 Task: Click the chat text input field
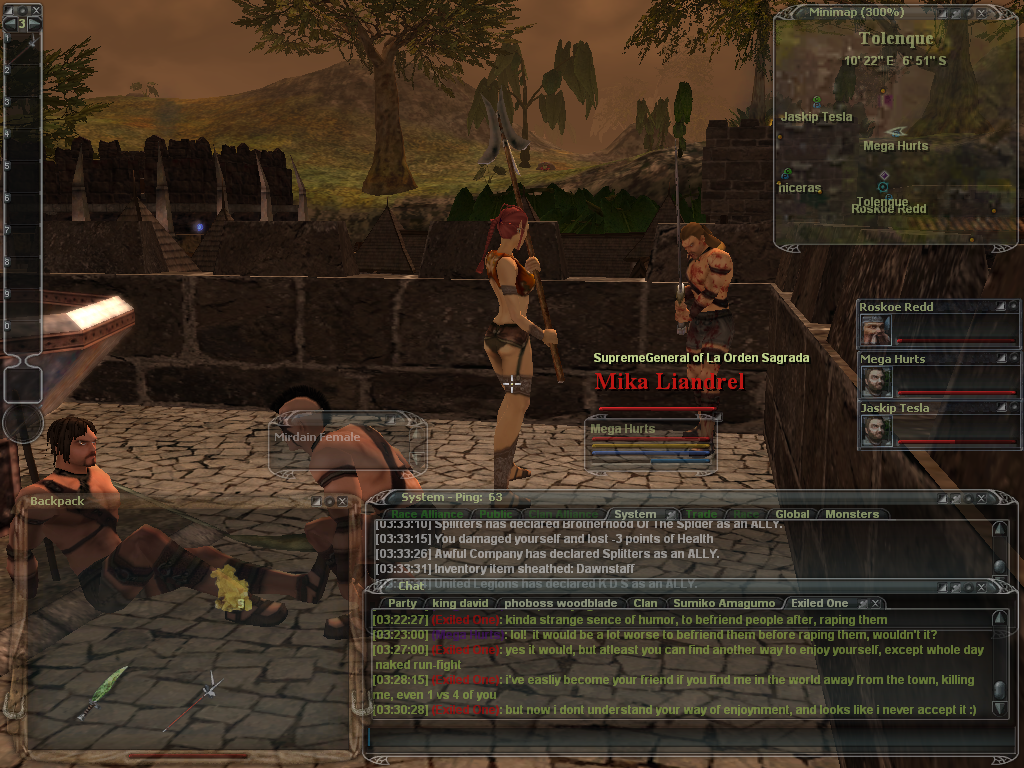click(x=680, y=736)
